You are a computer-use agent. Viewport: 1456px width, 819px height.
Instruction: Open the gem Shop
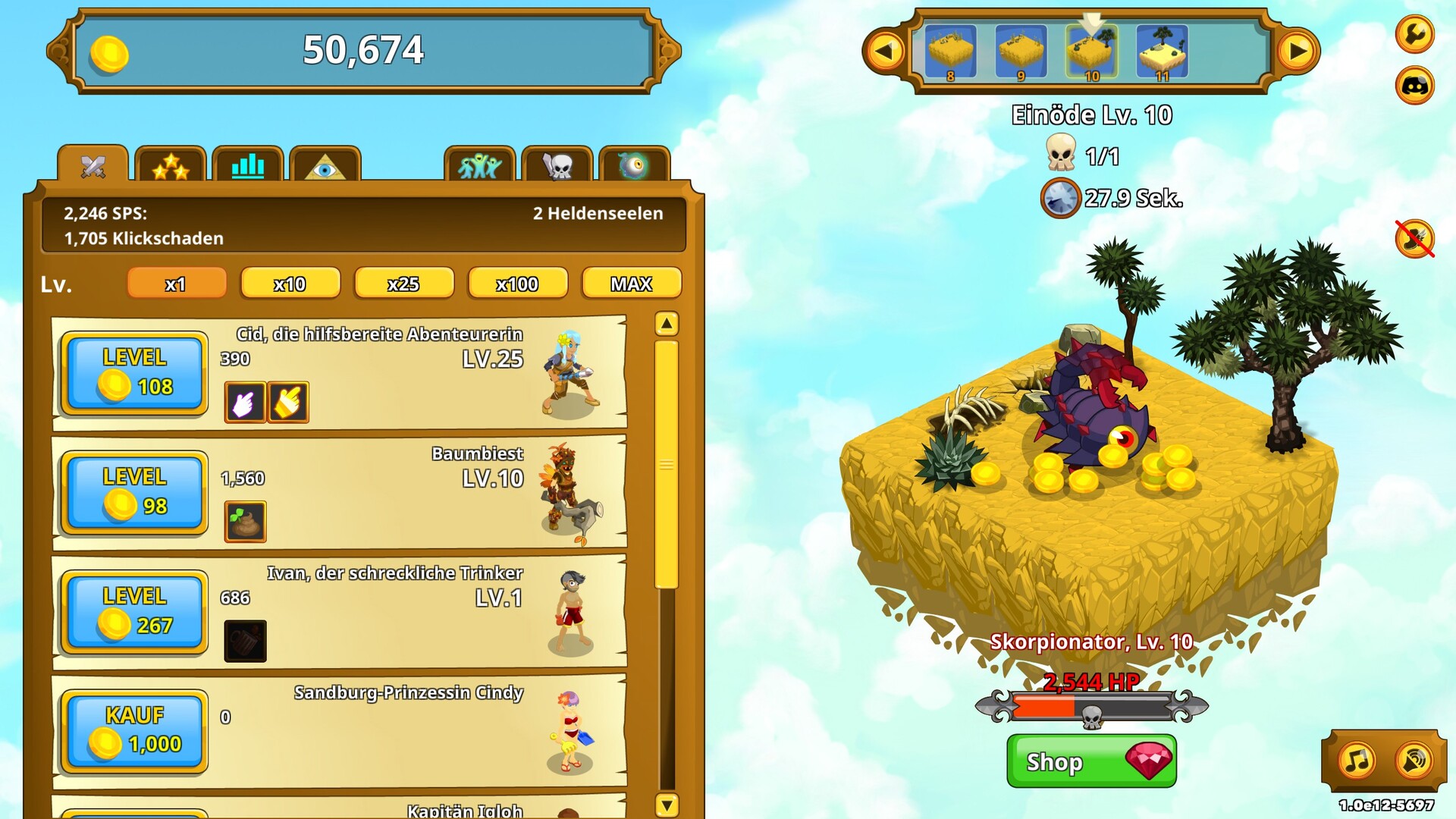click(1091, 761)
